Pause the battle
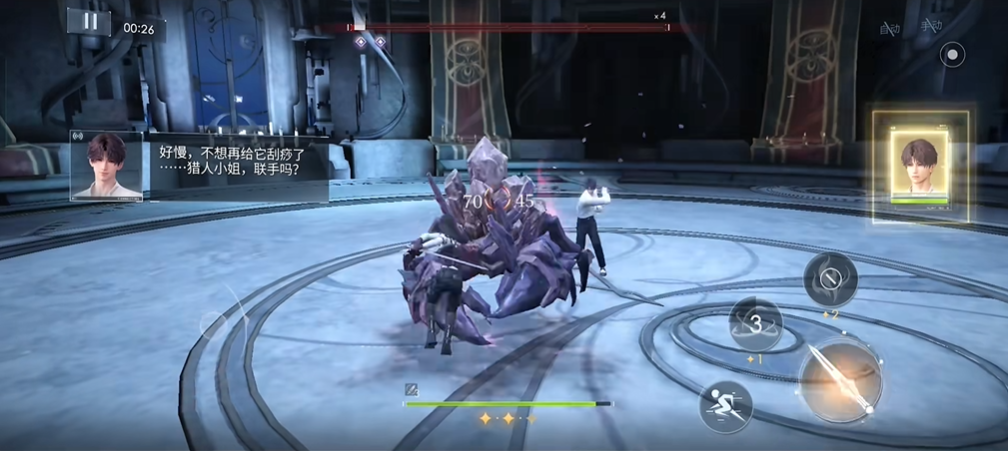1008x451 pixels. pyautogui.click(x=89, y=22)
